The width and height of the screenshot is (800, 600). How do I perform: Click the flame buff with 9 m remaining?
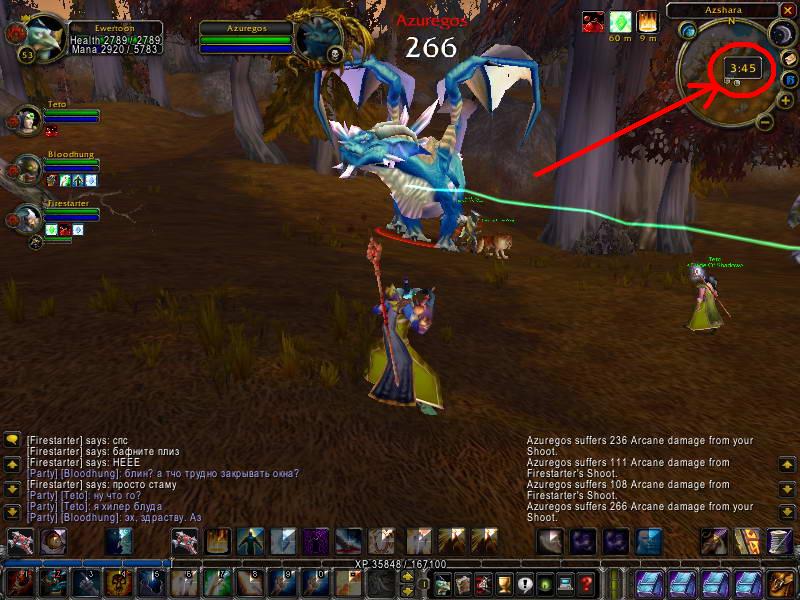click(x=648, y=22)
